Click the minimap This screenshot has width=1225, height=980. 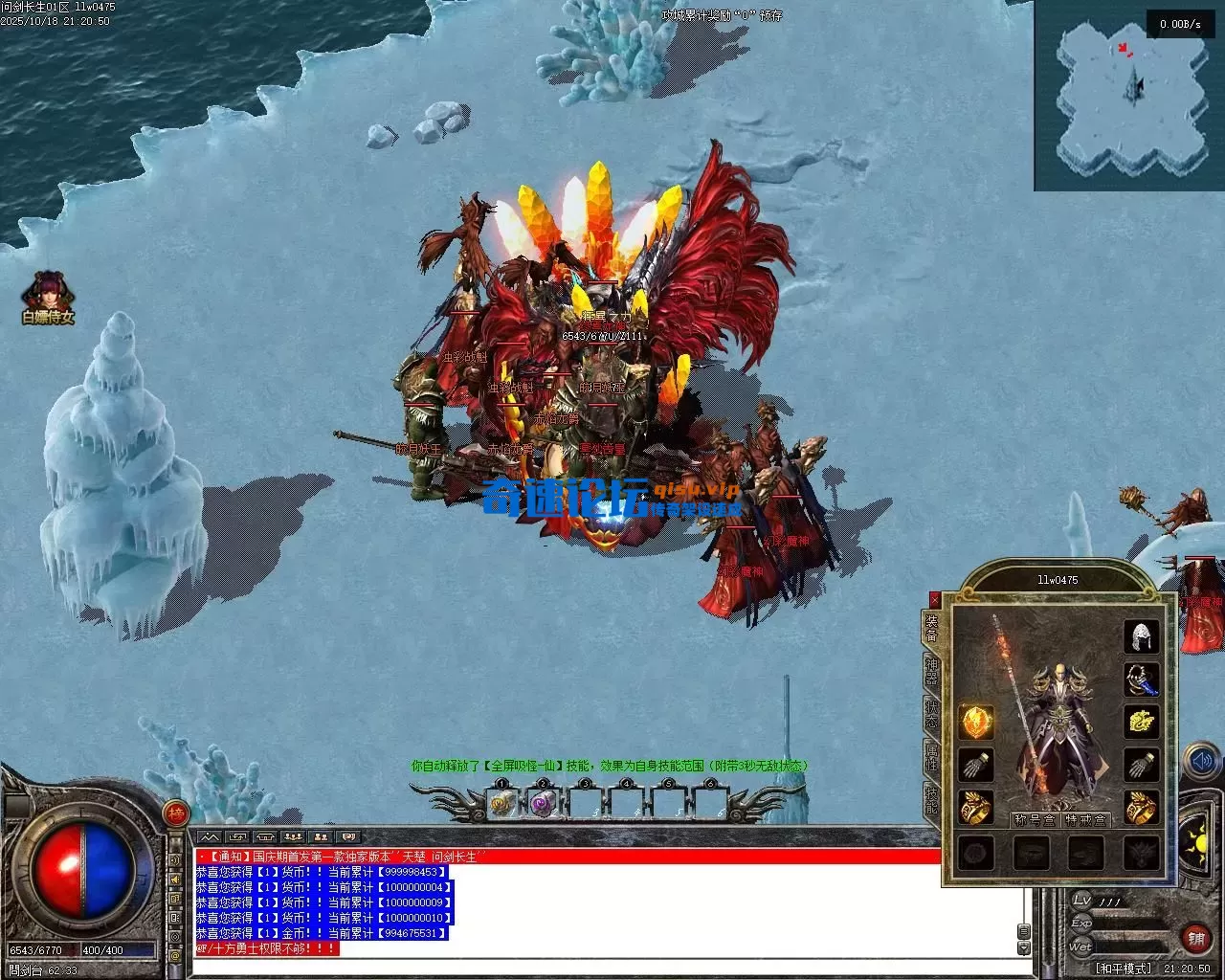(1128, 96)
